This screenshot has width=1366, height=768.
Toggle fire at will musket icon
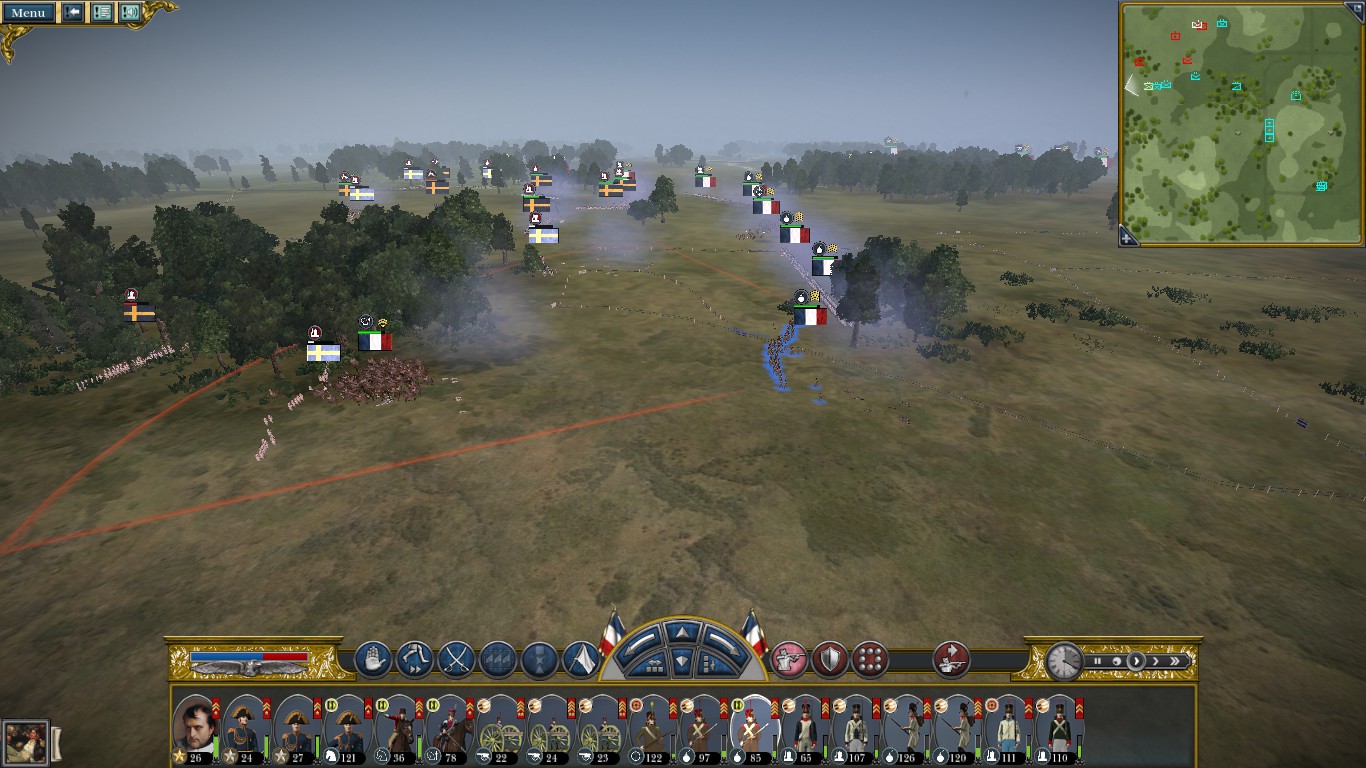[789, 660]
